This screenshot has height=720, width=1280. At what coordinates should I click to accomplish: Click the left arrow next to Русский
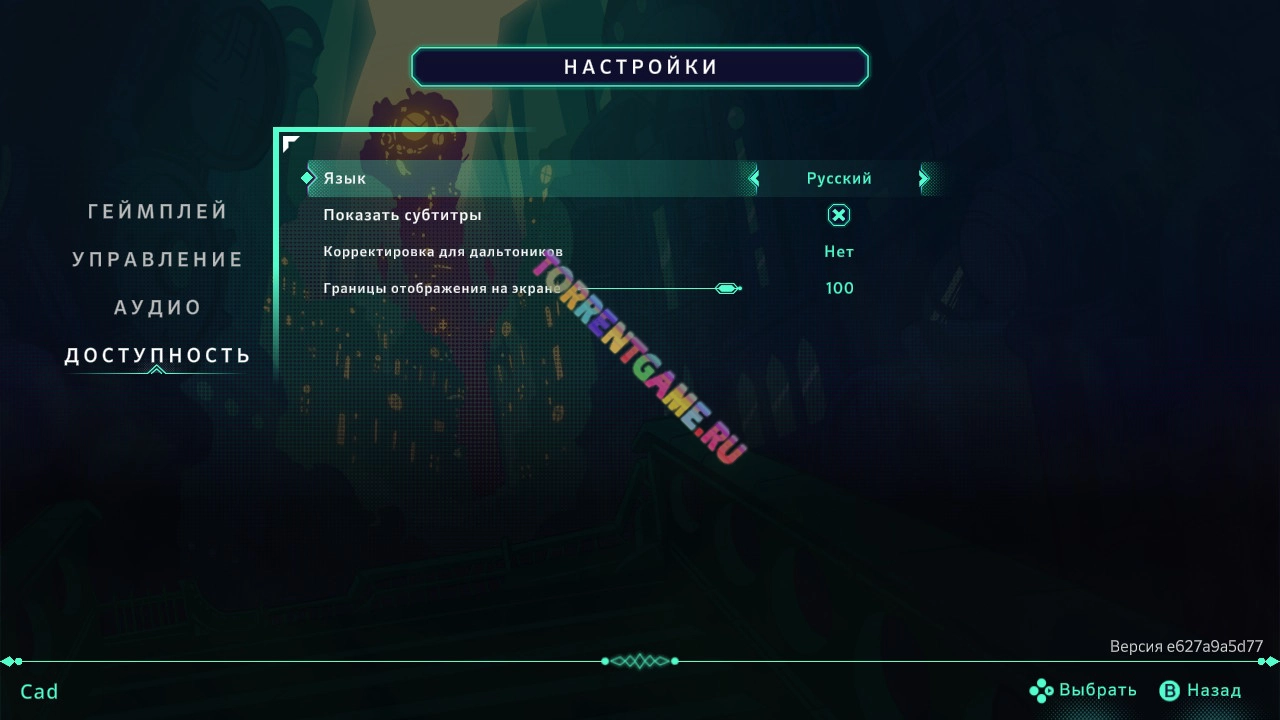[x=754, y=178]
